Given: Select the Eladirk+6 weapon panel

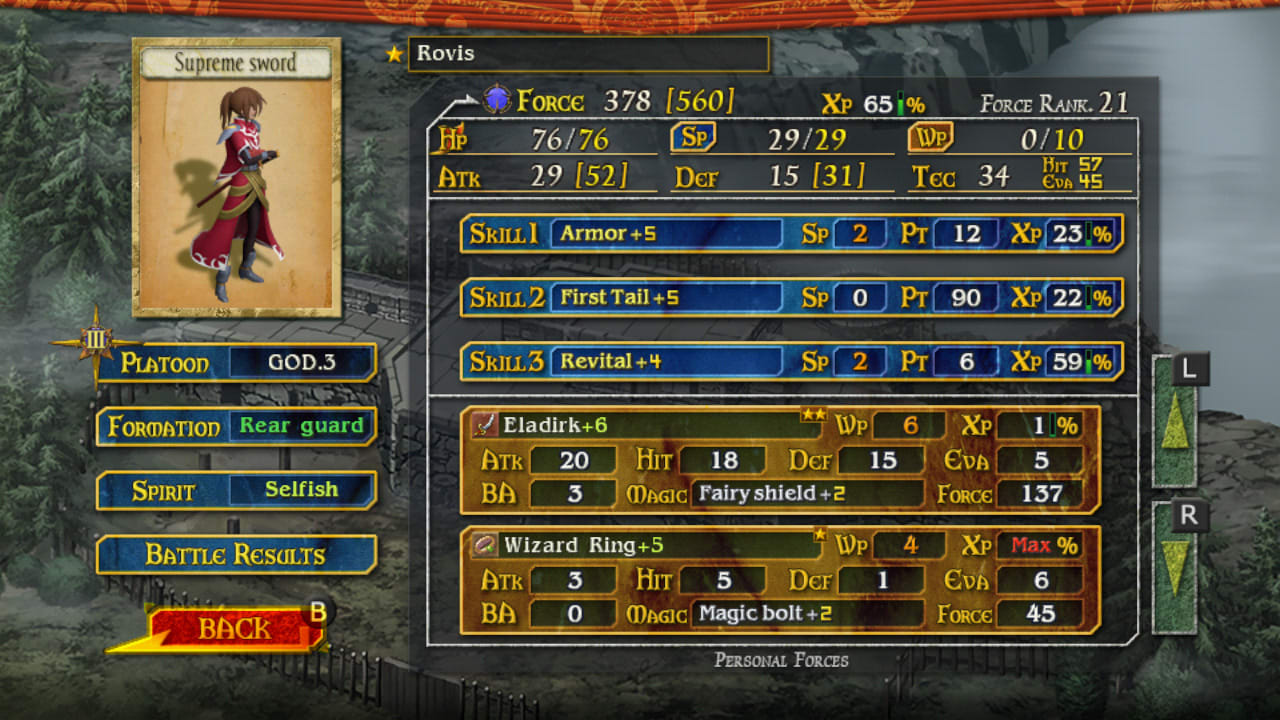Looking at the screenshot, I should (x=780, y=459).
